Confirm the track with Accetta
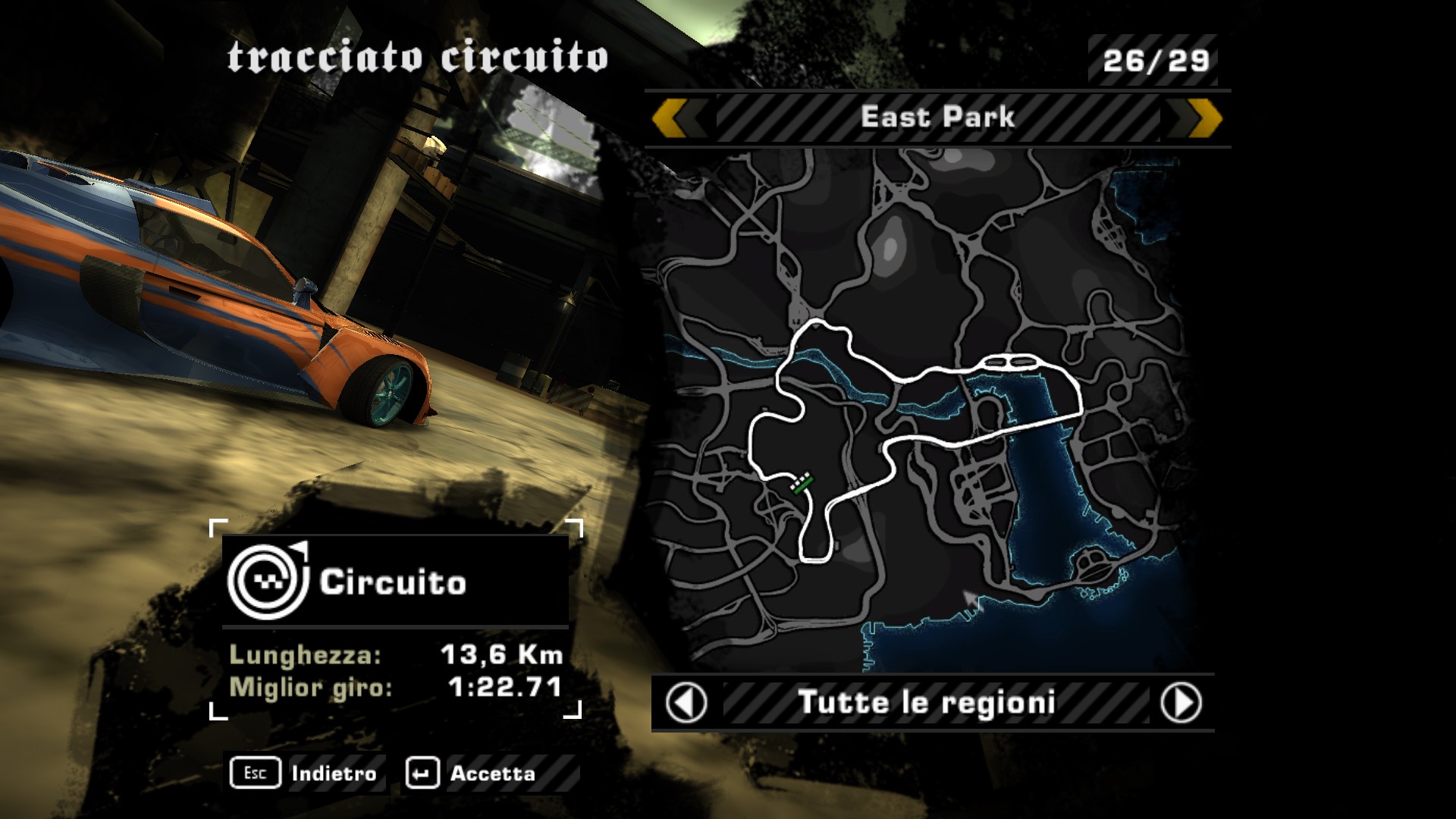The width and height of the screenshot is (1456, 819). 472,773
